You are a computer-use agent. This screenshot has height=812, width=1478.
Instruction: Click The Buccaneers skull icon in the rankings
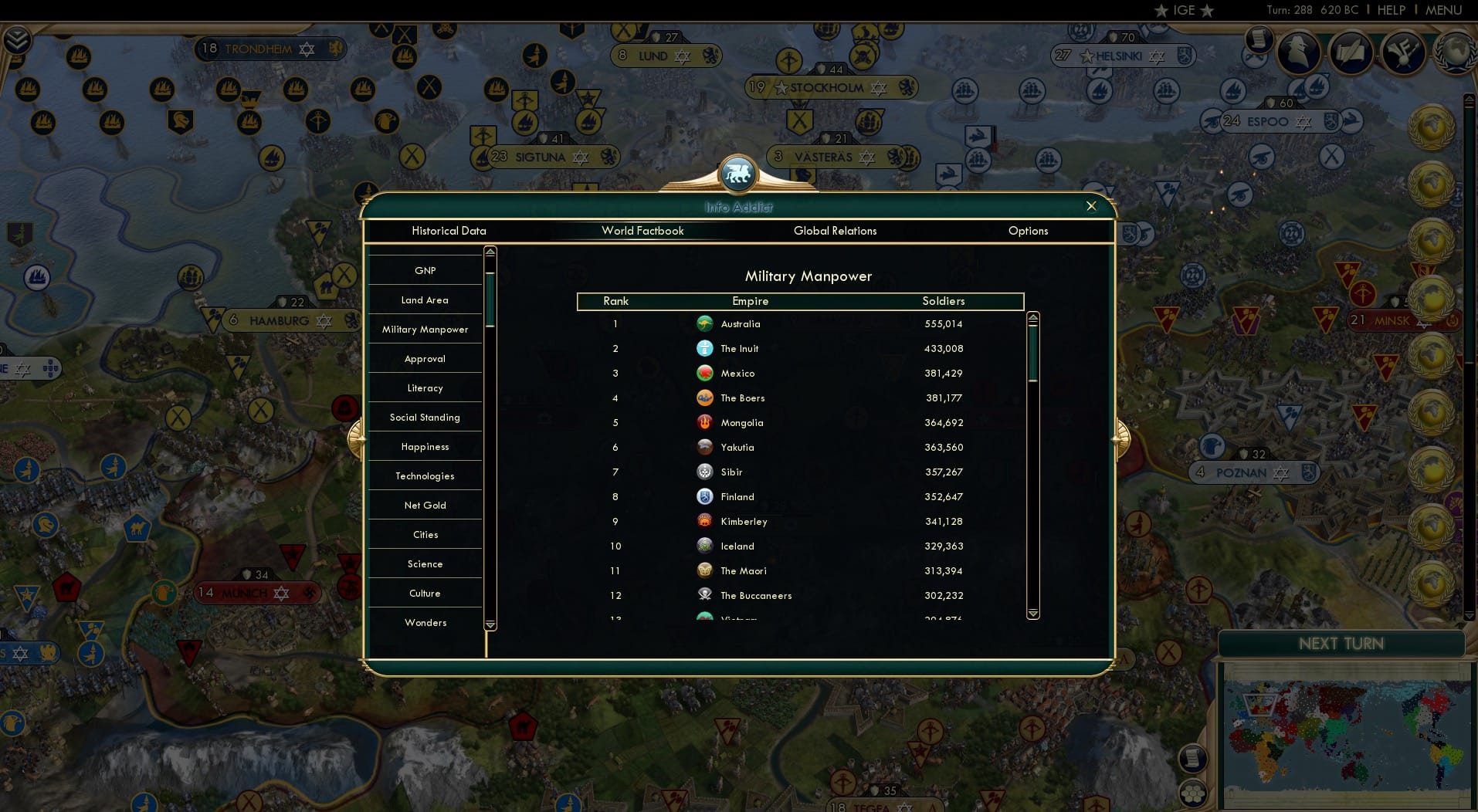(x=704, y=595)
